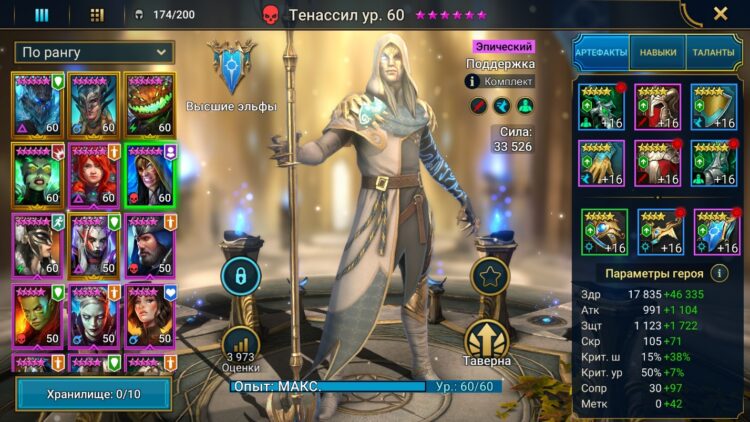The width and height of the screenshot is (750, 422).
Task: Open the Оценки ratings button
Action: pyautogui.click(x=240, y=345)
